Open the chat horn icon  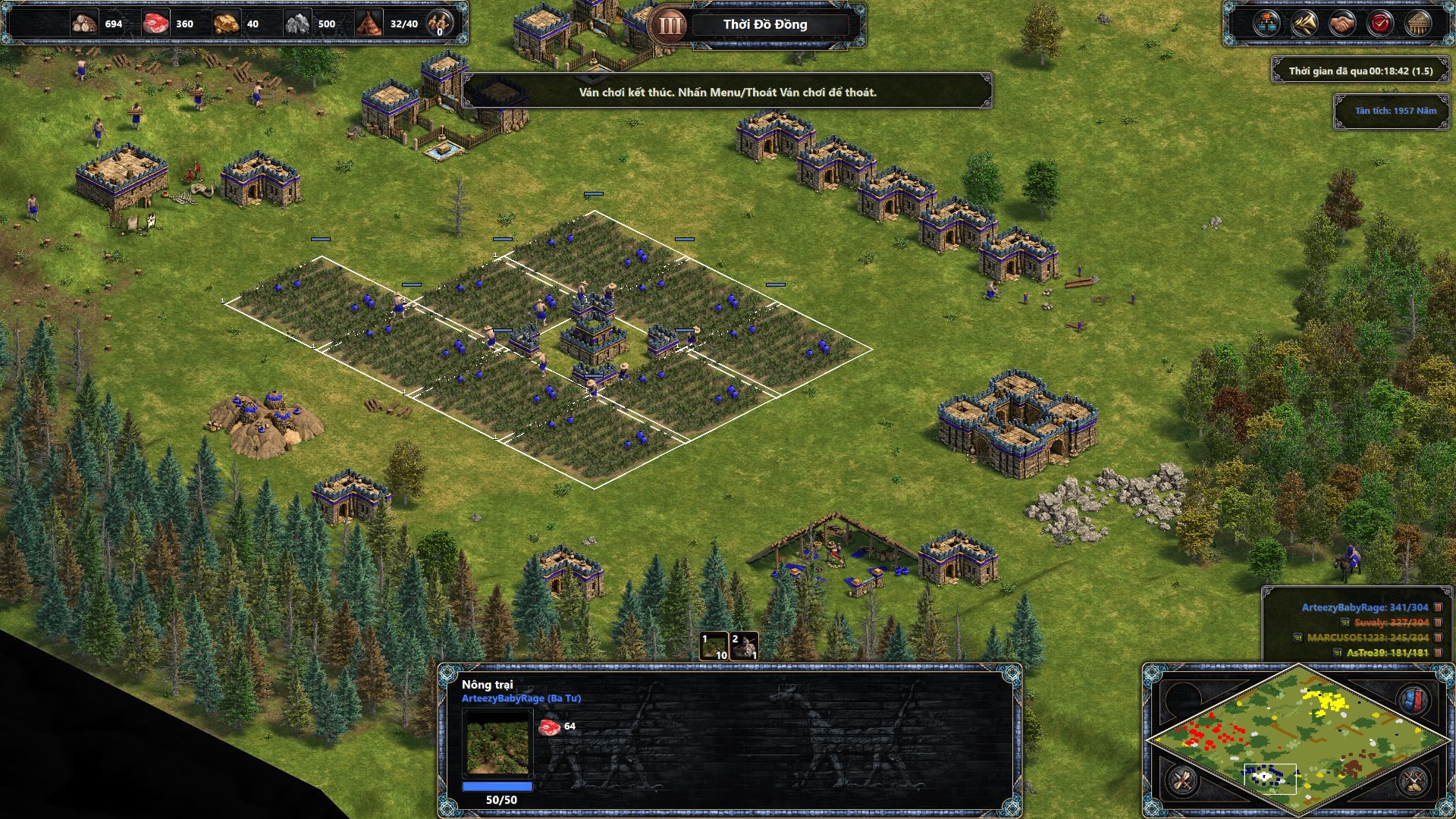[x=1304, y=24]
